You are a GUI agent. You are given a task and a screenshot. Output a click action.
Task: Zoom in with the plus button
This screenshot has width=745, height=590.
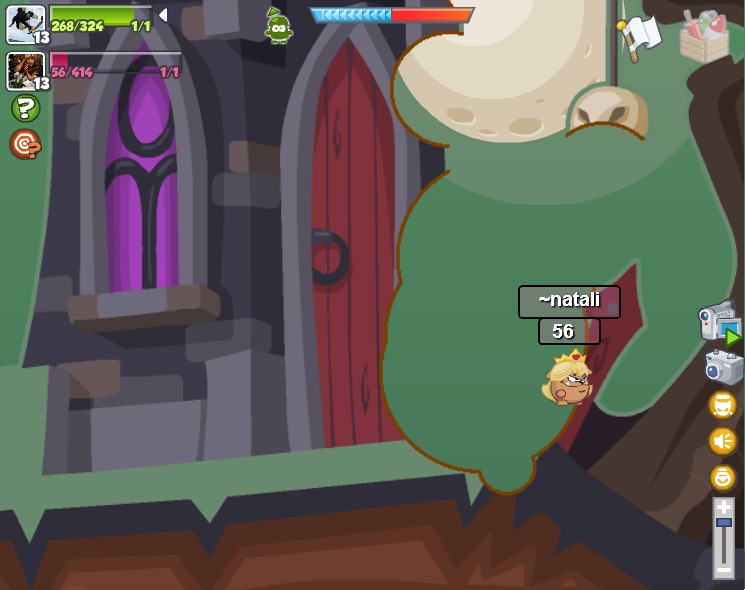tap(723, 508)
